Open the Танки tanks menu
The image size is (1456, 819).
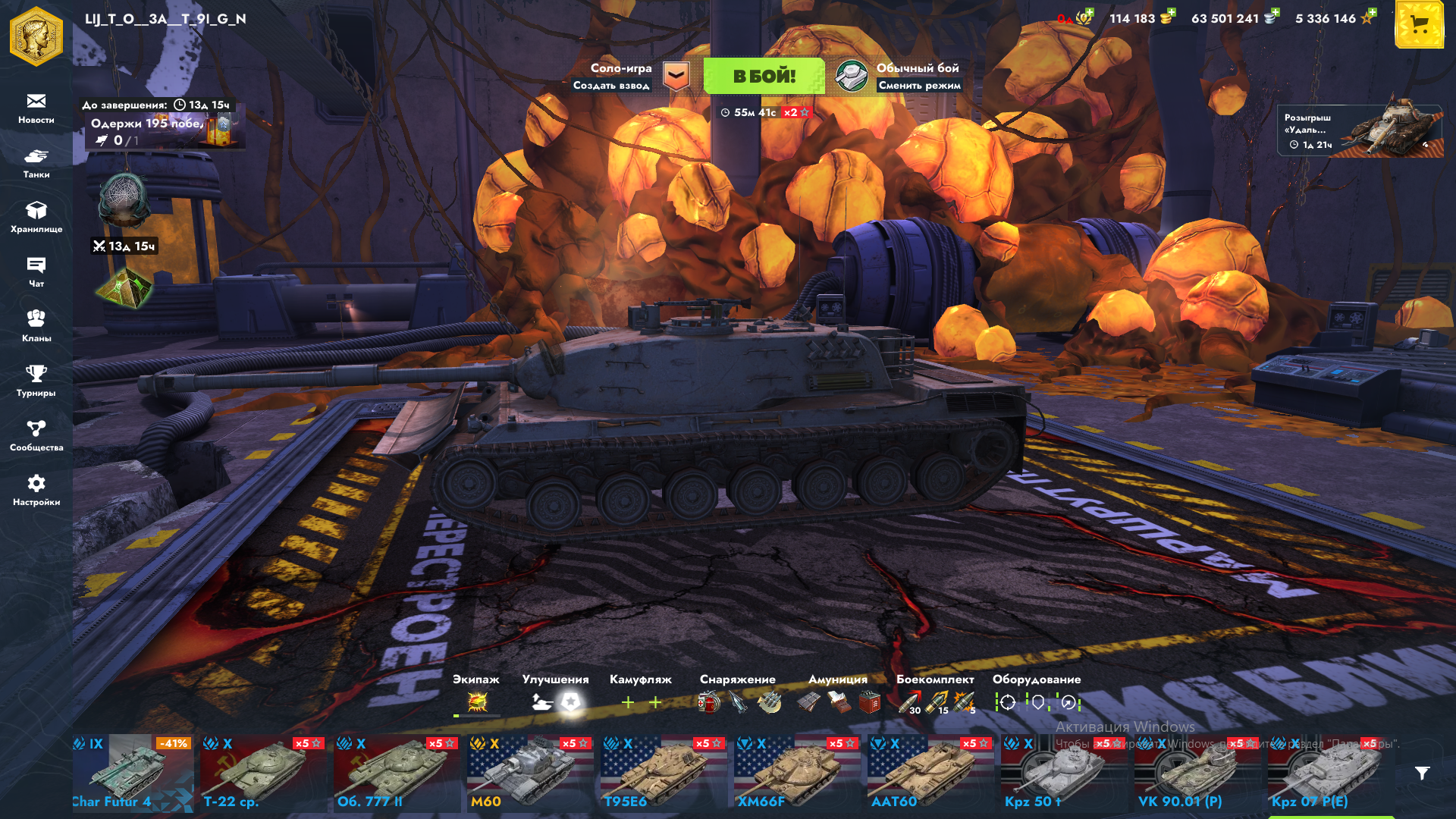click(36, 163)
